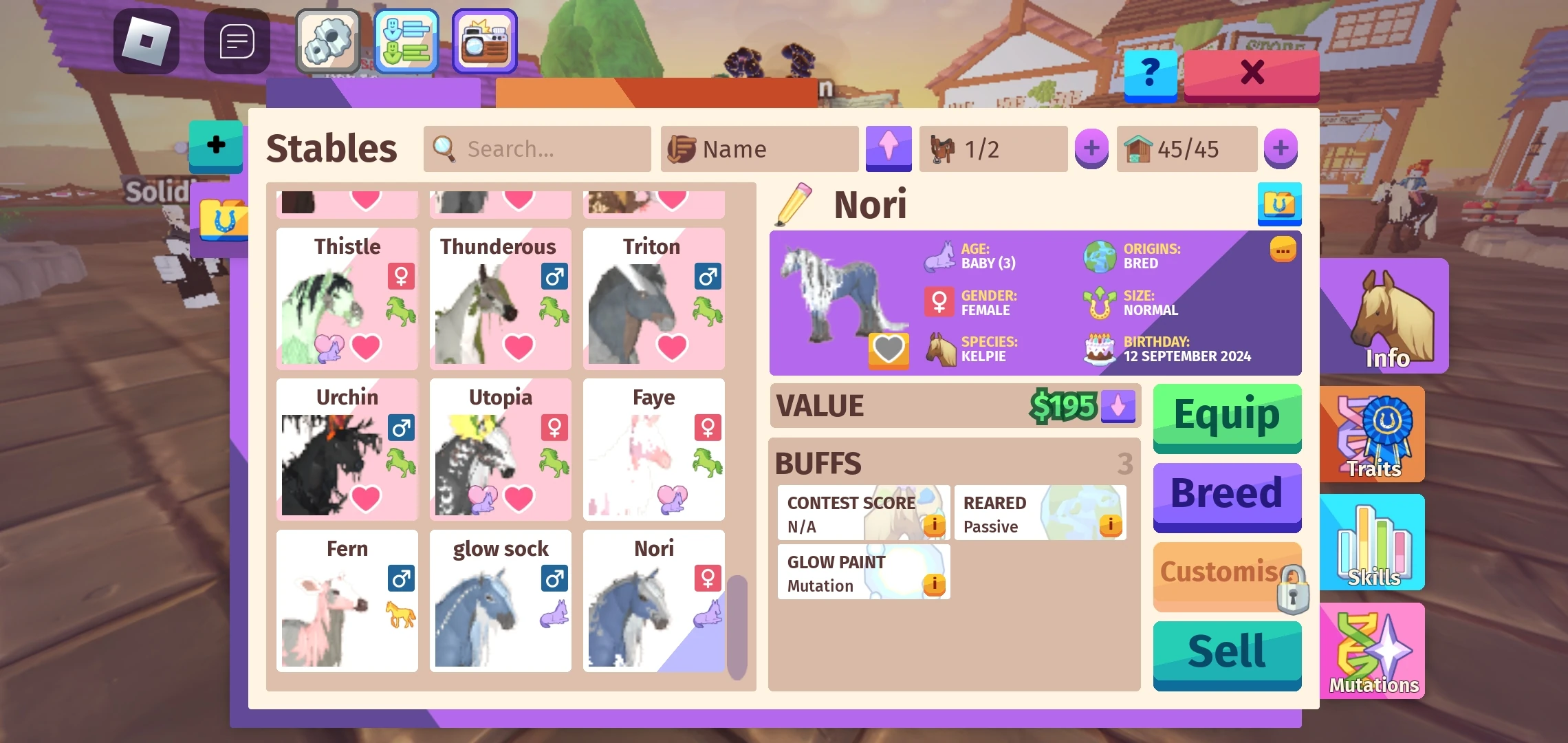This screenshot has height=743, width=1568.
Task: Open the settings gear icon
Action: 328,41
